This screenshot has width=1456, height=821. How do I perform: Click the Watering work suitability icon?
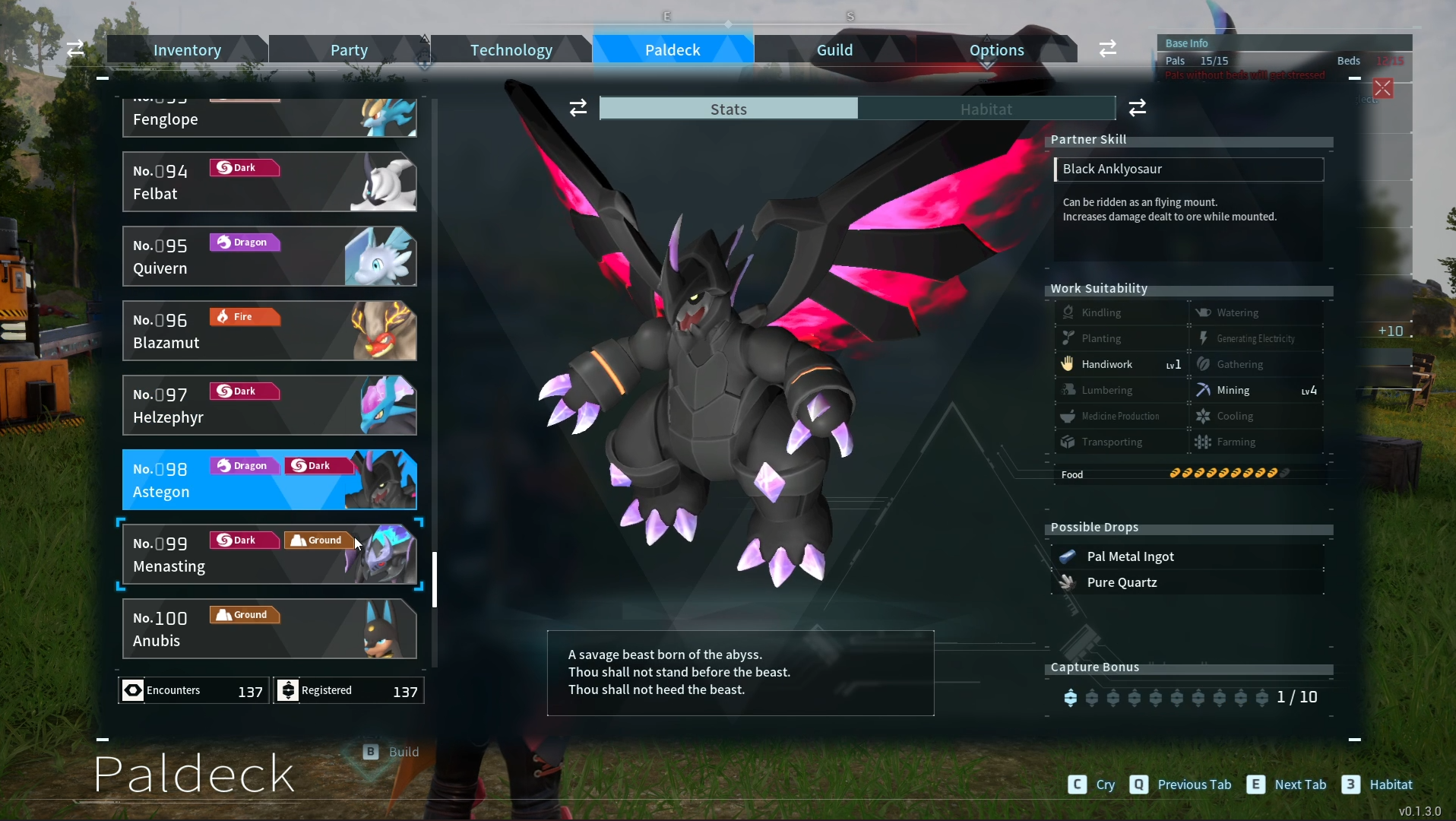[x=1204, y=312]
